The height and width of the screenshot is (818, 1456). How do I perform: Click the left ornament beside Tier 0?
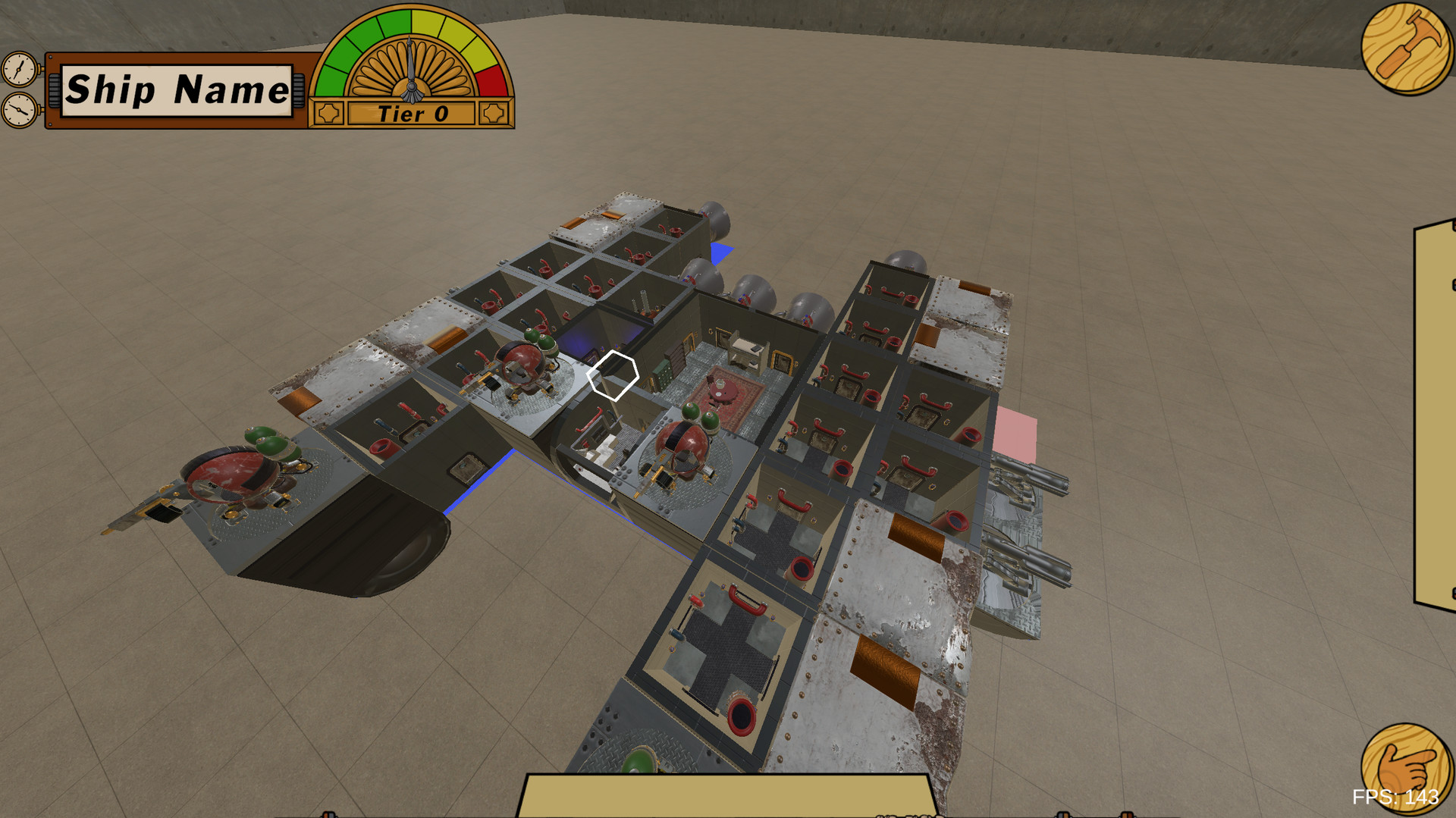(329, 112)
